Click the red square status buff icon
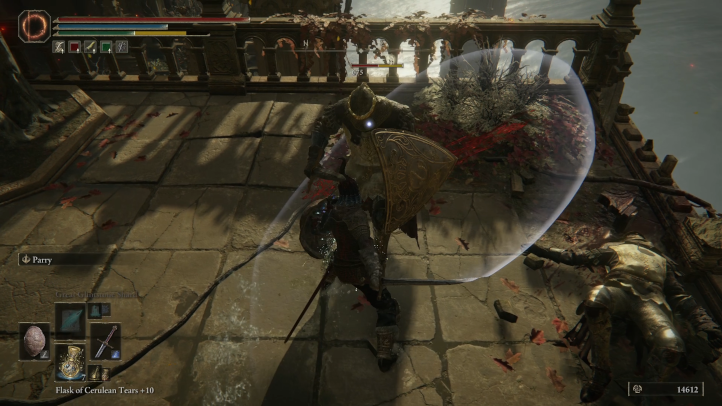Image resolution: width=722 pixels, height=406 pixels. tap(74, 47)
